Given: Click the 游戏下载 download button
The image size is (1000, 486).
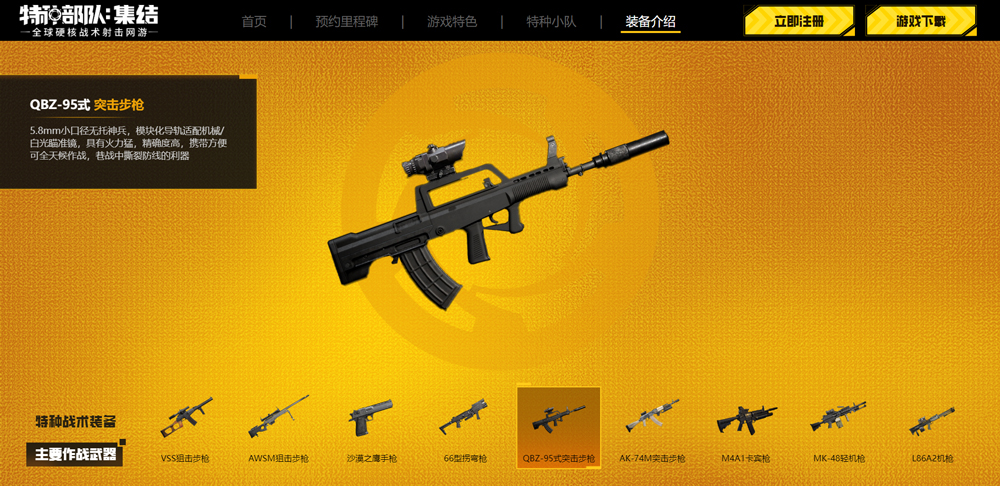Looking at the screenshot, I should [920, 21].
